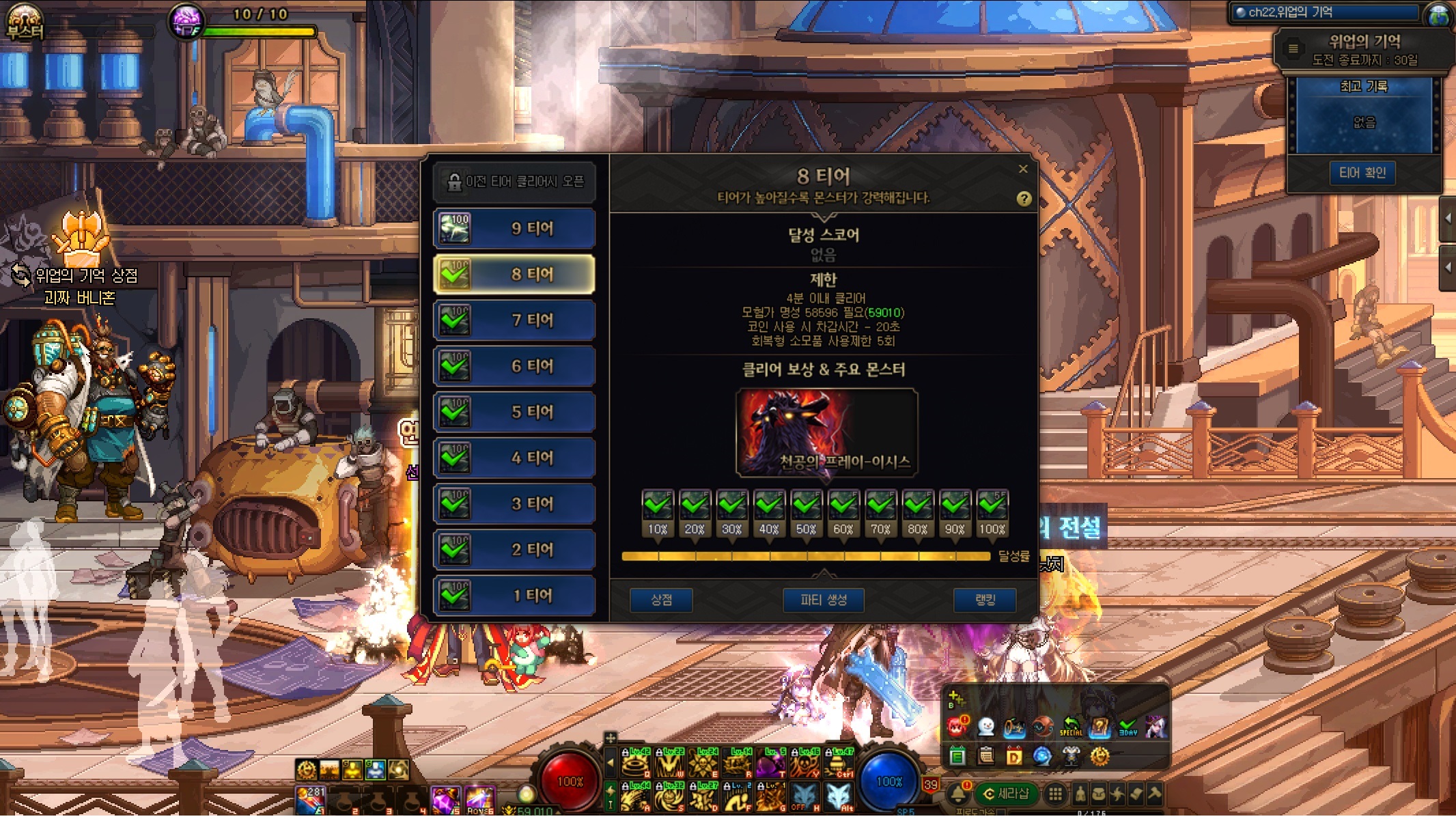This screenshot has height=821, width=1456.
Task: Choose the 7 티어 tier row
Action: [x=514, y=320]
